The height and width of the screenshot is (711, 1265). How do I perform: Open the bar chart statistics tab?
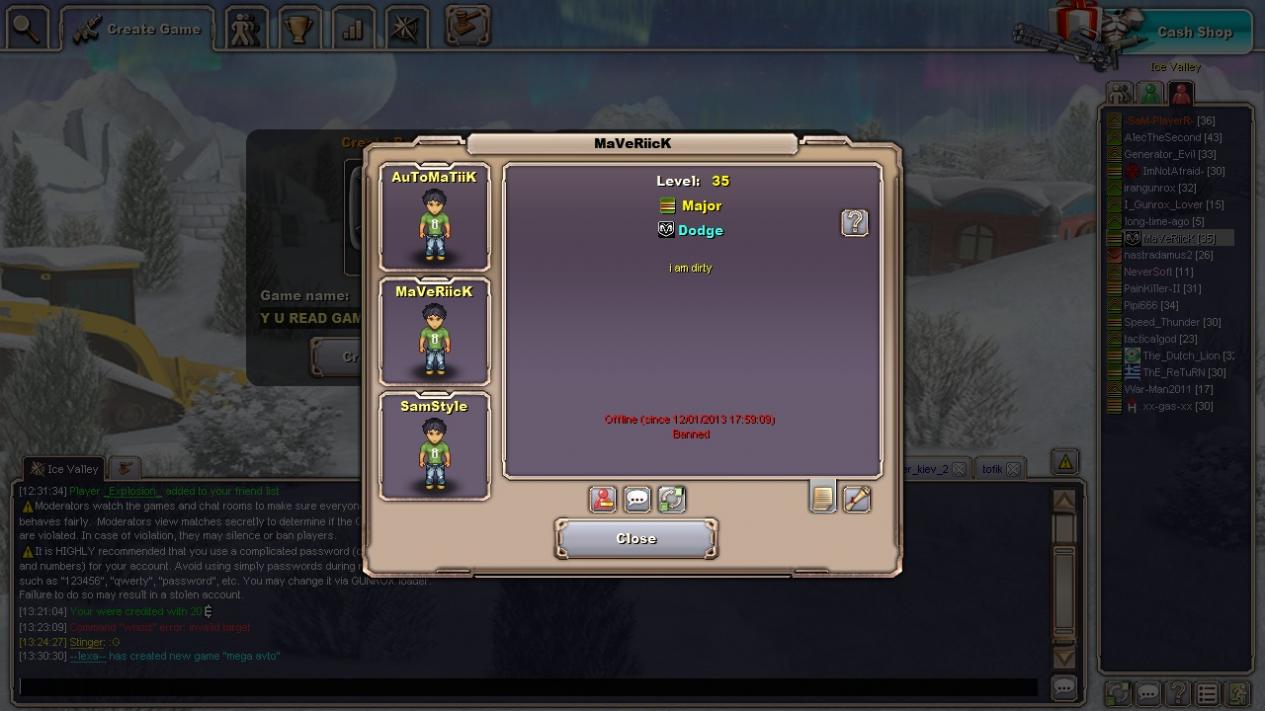pyautogui.click(x=352, y=29)
